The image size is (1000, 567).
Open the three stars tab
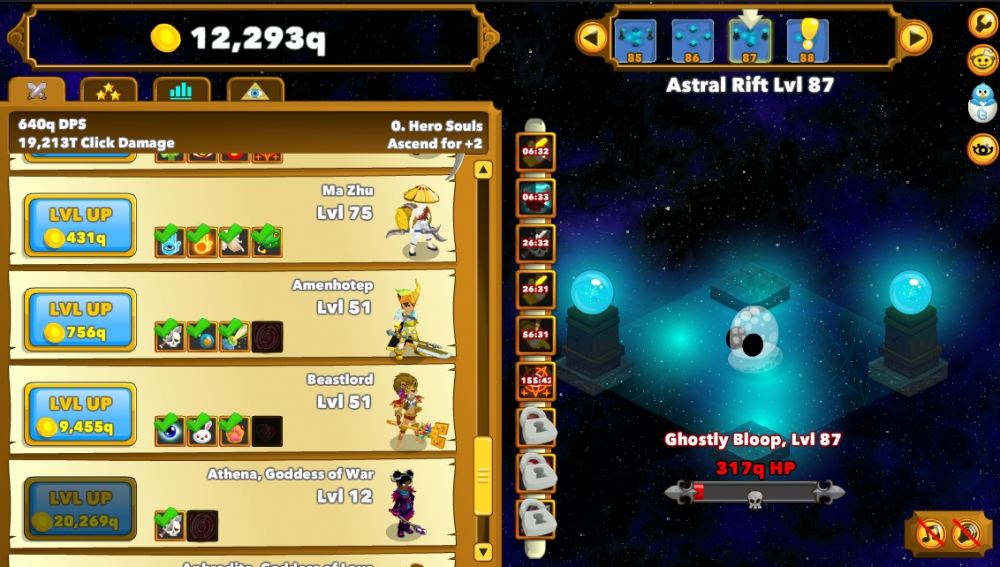pyautogui.click(x=108, y=91)
